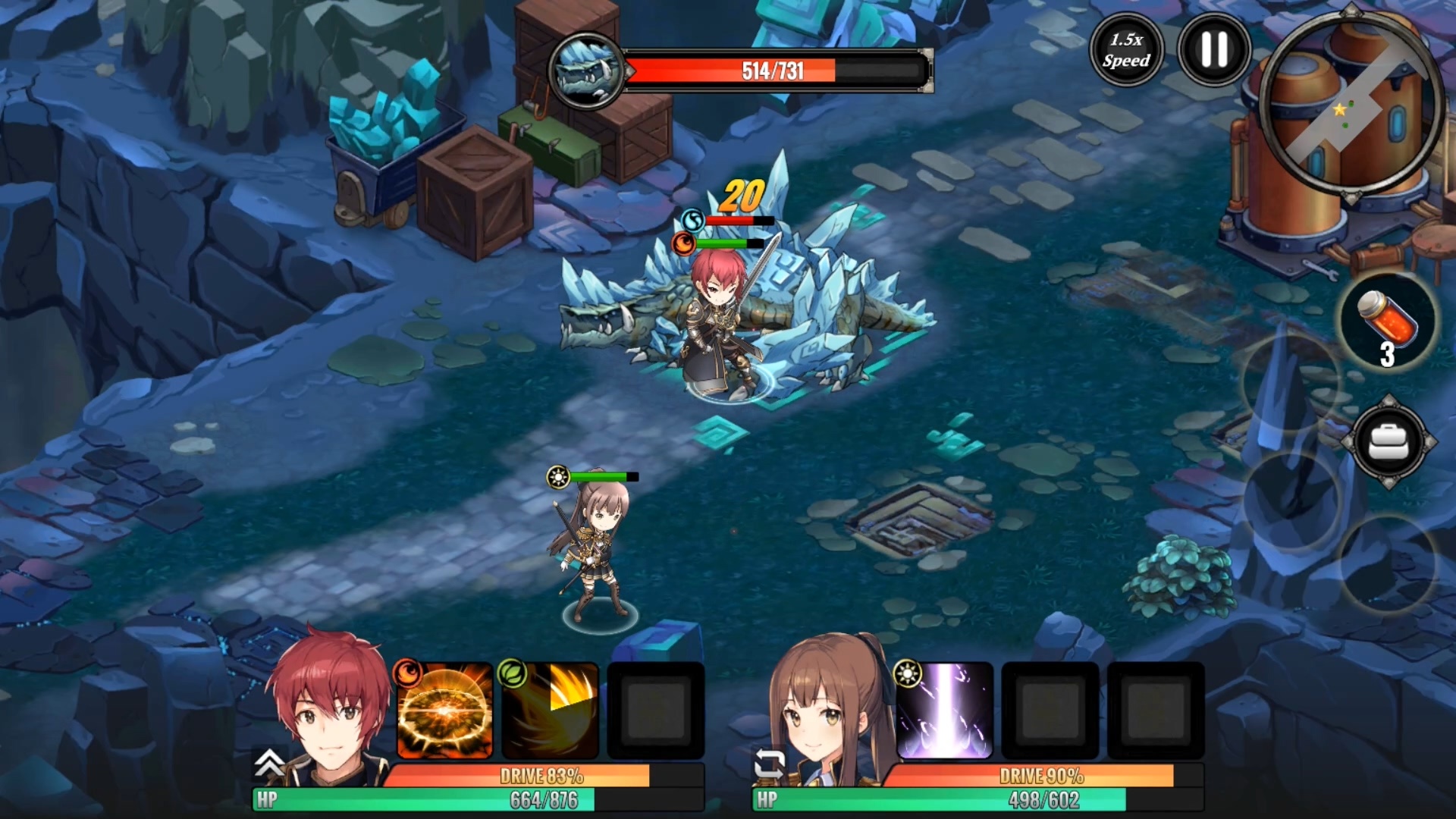Open the briefcase inventory button
This screenshot has width=1456, height=819.
(1388, 441)
